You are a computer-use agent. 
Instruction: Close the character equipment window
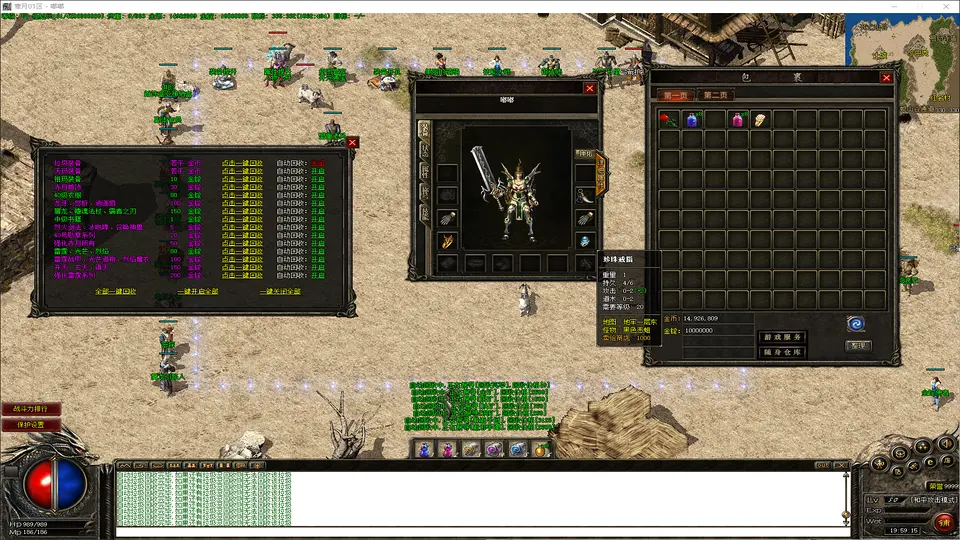click(590, 88)
